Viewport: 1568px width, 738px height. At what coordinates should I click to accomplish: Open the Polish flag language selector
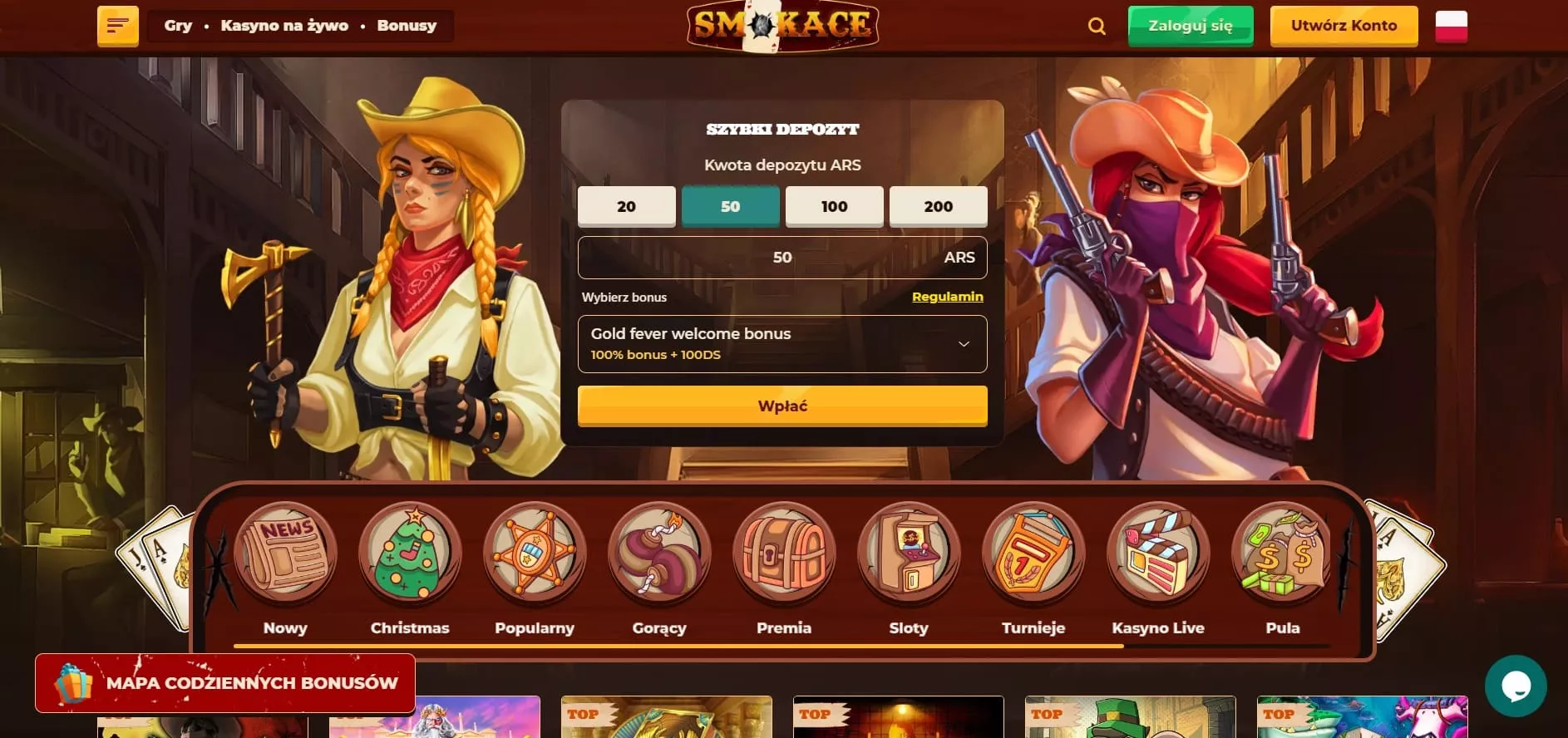tap(1451, 27)
